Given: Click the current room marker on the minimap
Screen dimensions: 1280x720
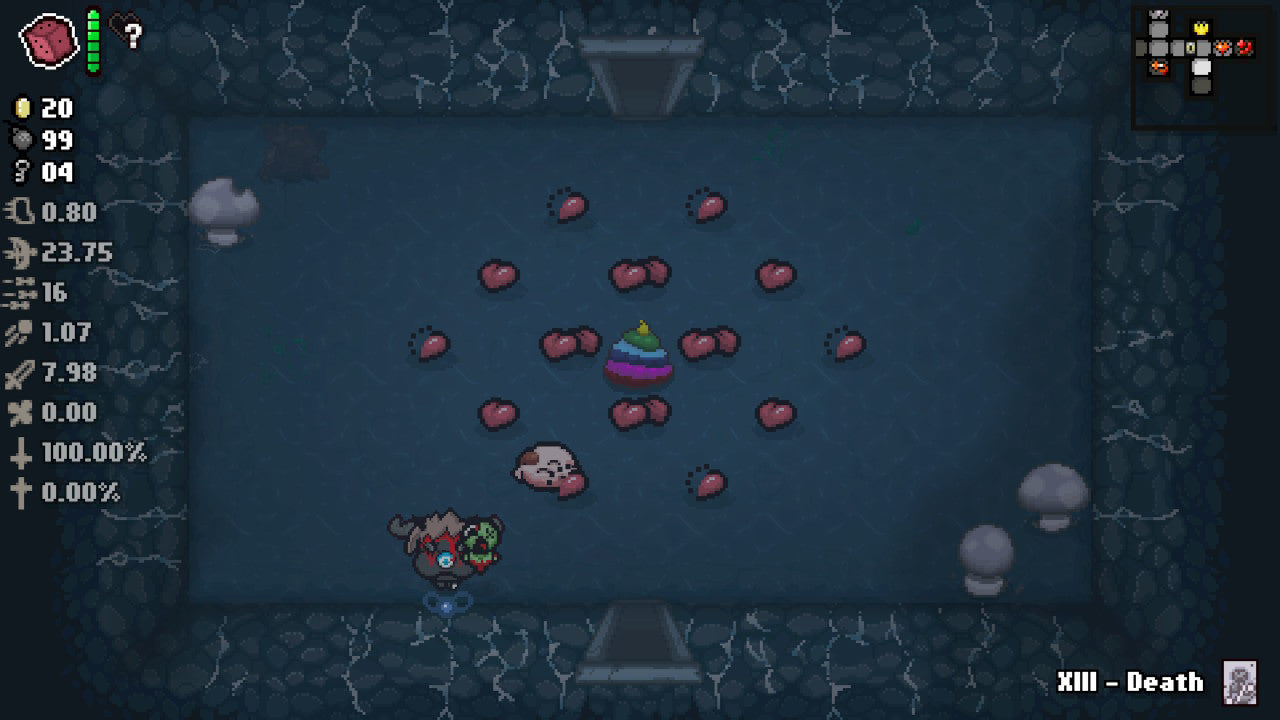Looking at the screenshot, I should click(x=1201, y=67).
